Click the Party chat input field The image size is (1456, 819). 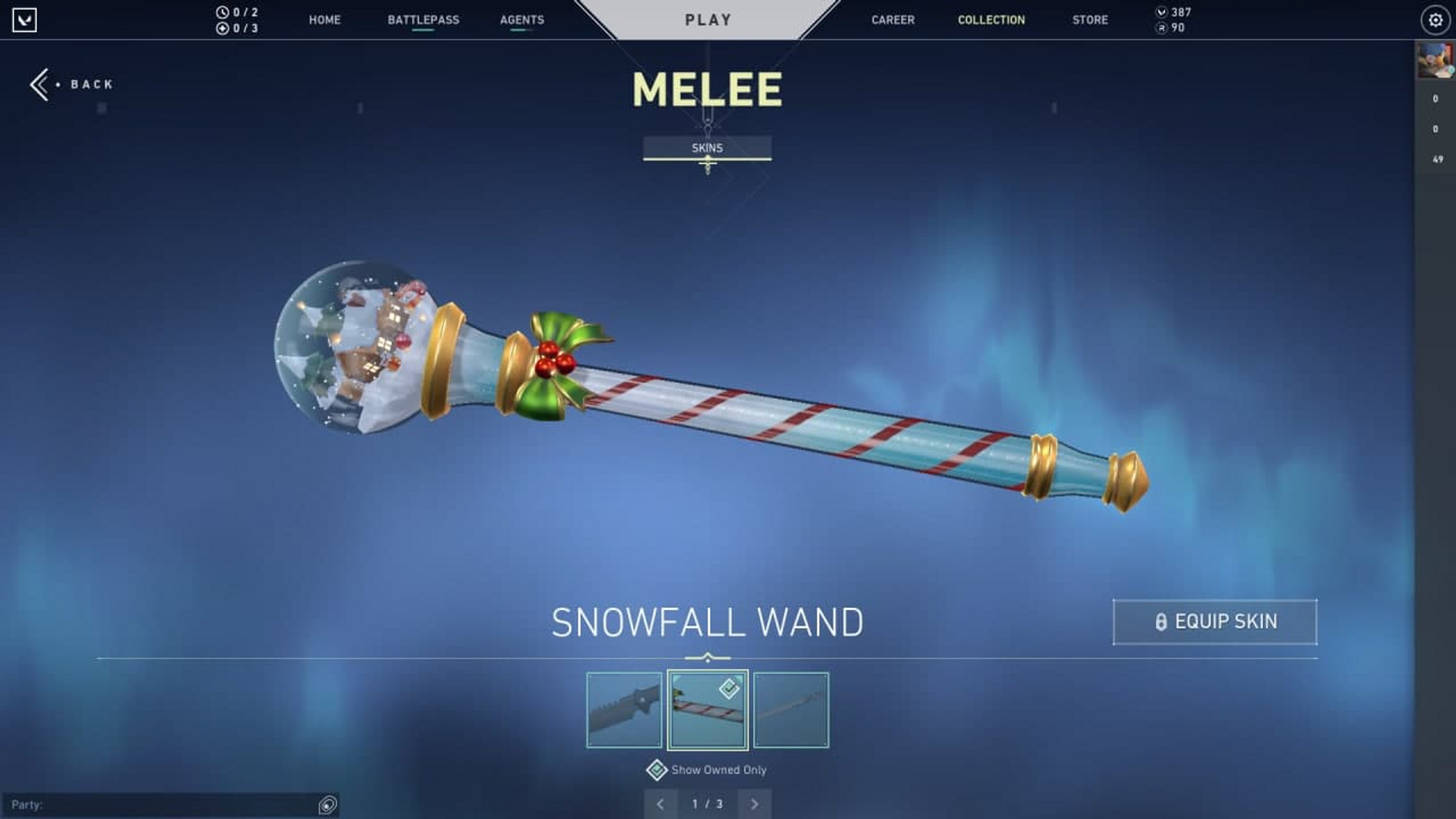(160, 804)
